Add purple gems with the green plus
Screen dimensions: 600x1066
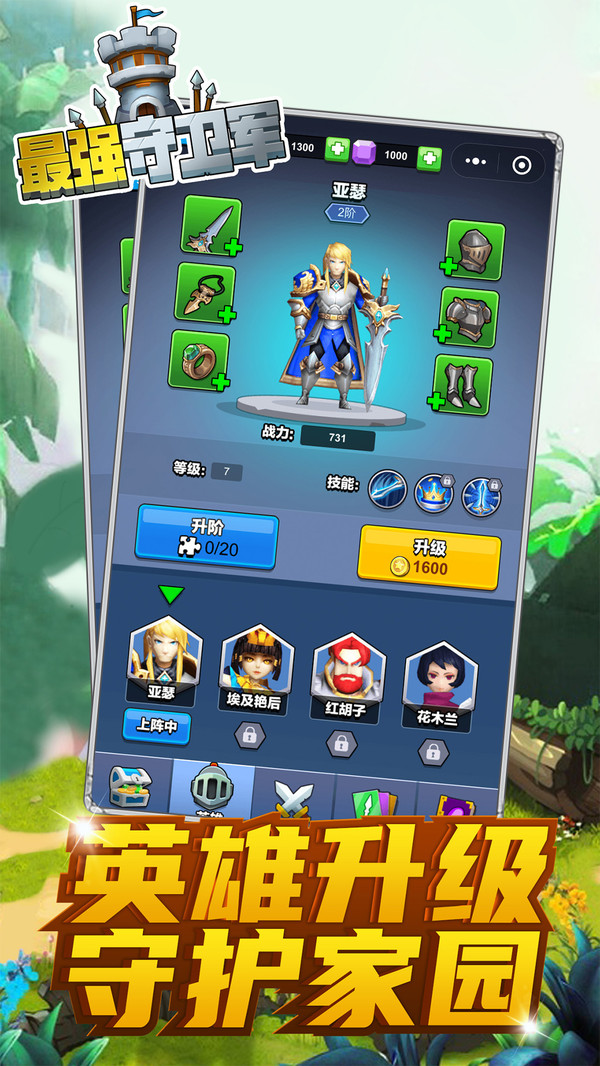429,157
